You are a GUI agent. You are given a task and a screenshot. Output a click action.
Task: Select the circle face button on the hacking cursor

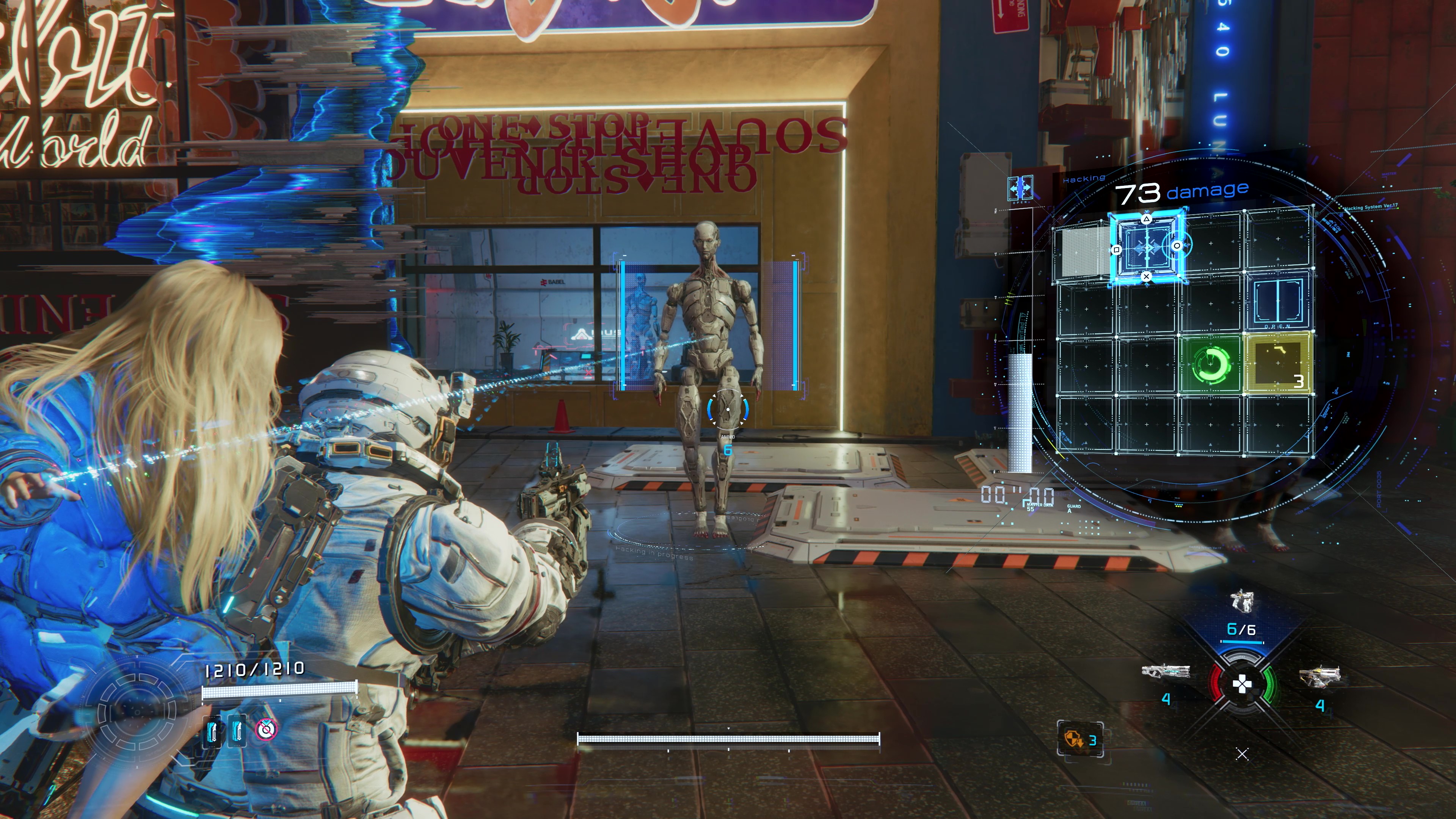(1177, 245)
